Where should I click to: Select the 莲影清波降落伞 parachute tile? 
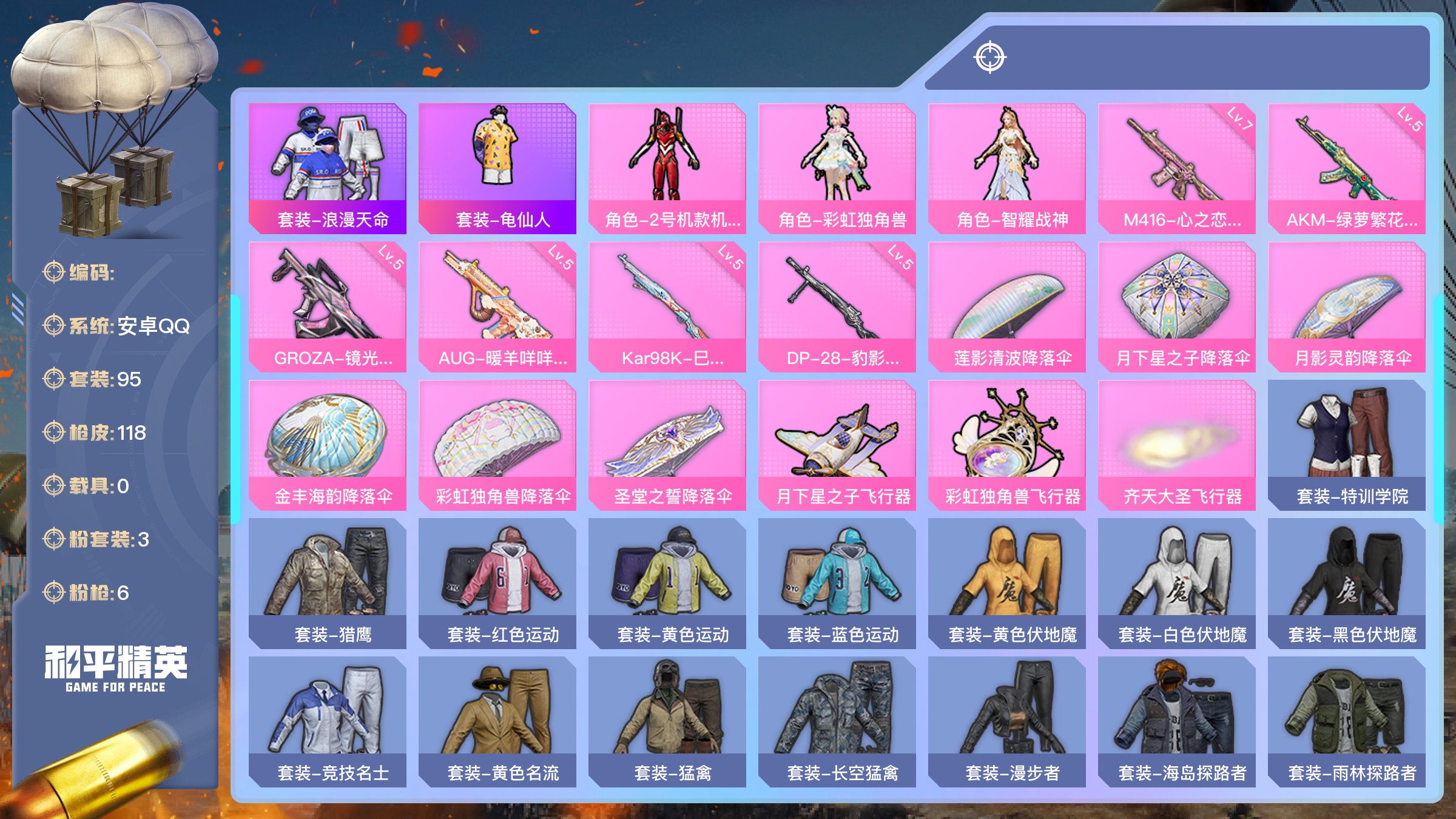pos(1007,306)
